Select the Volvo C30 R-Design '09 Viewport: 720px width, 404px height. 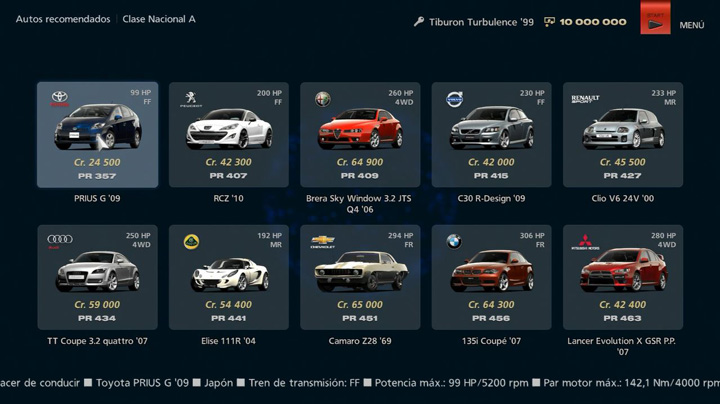[x=491, y=135]
